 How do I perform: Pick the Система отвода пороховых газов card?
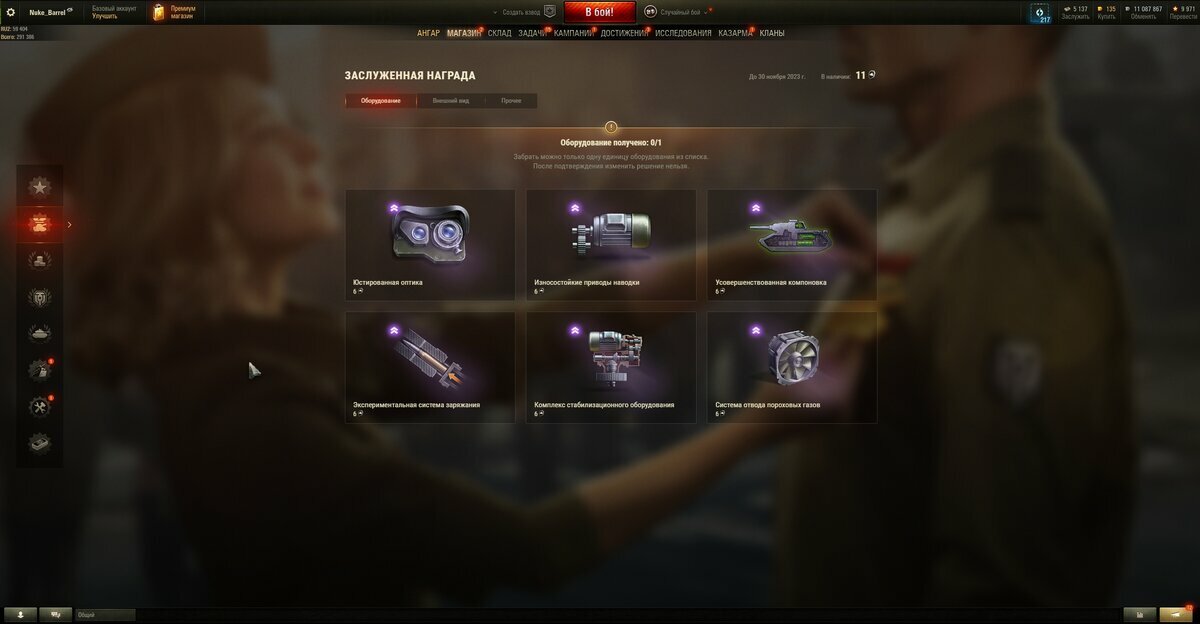tap(792, 367)
